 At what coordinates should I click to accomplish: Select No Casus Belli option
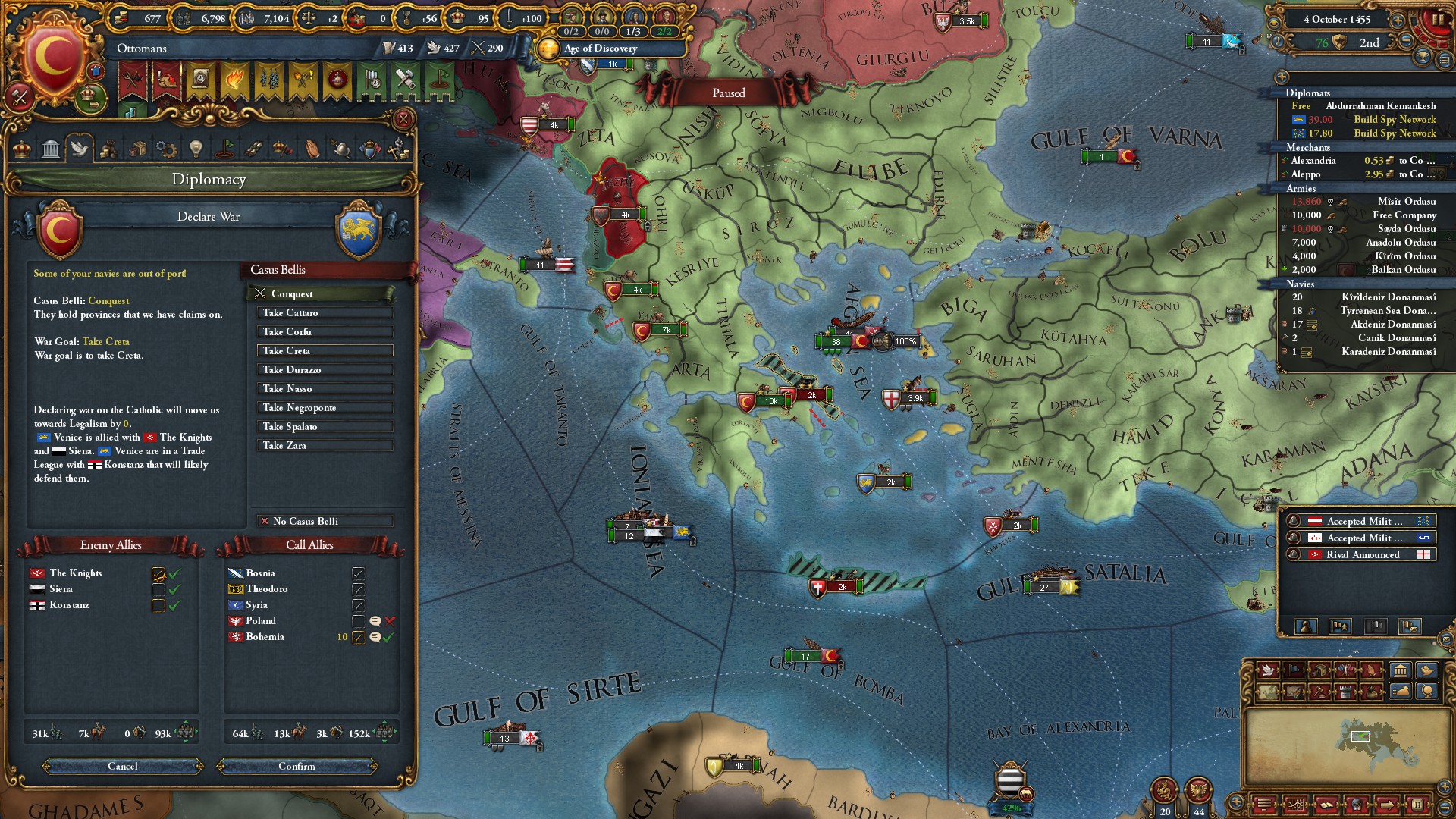tap(325, 522)
